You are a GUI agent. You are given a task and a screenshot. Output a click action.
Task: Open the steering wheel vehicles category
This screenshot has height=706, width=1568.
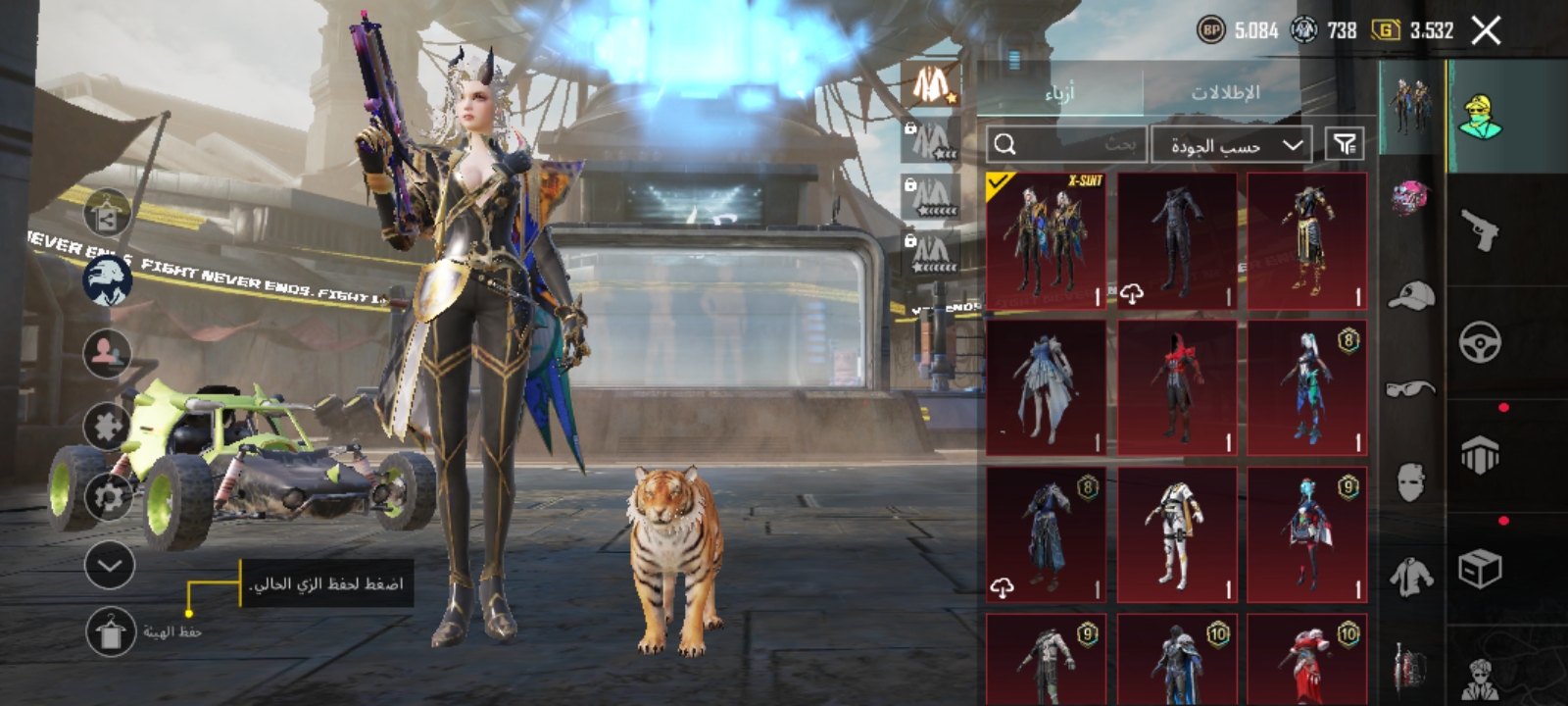pyautogui.click(x=1480, y=343)
